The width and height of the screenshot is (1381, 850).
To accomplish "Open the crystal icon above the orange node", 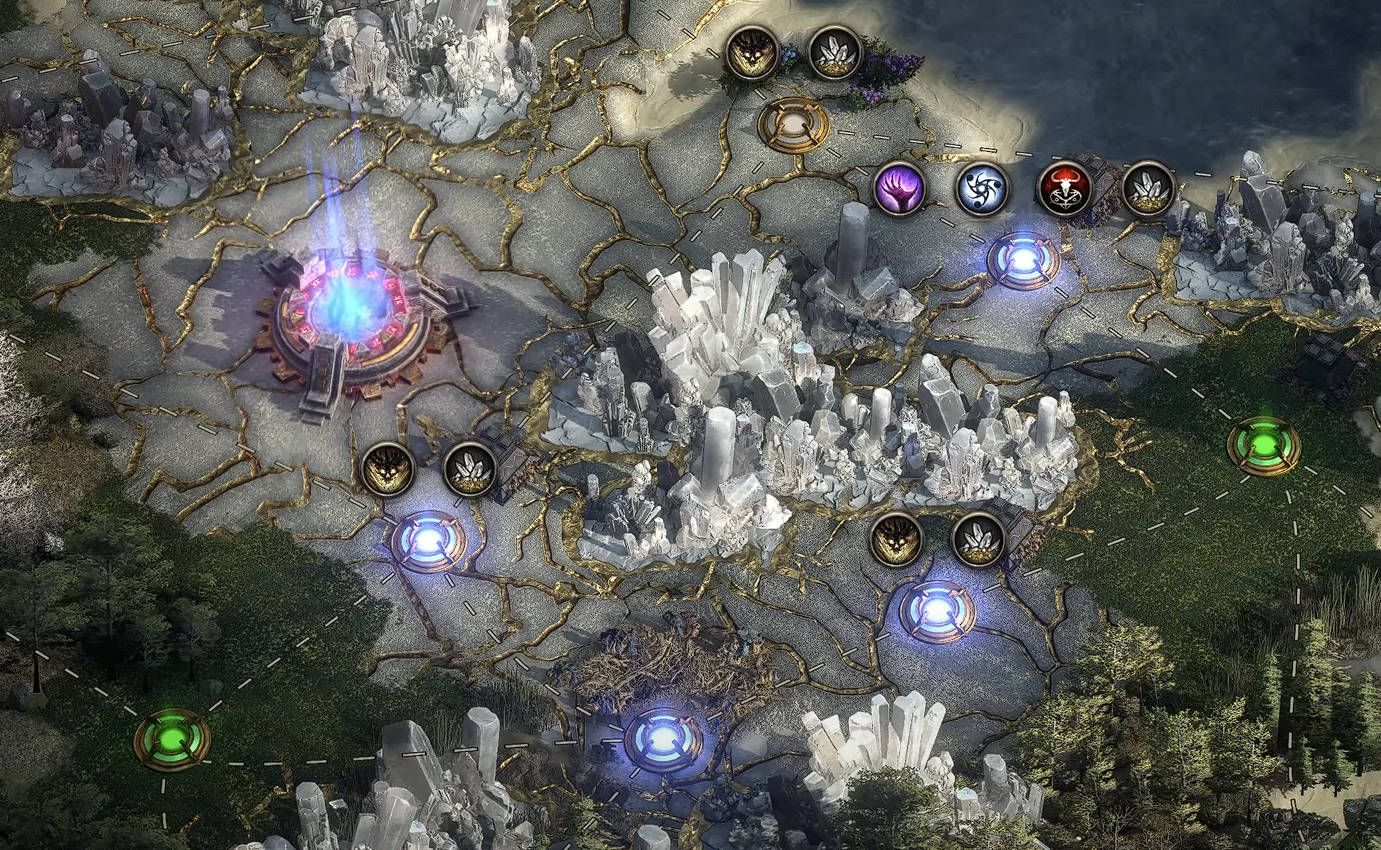I will coord(834,52).
